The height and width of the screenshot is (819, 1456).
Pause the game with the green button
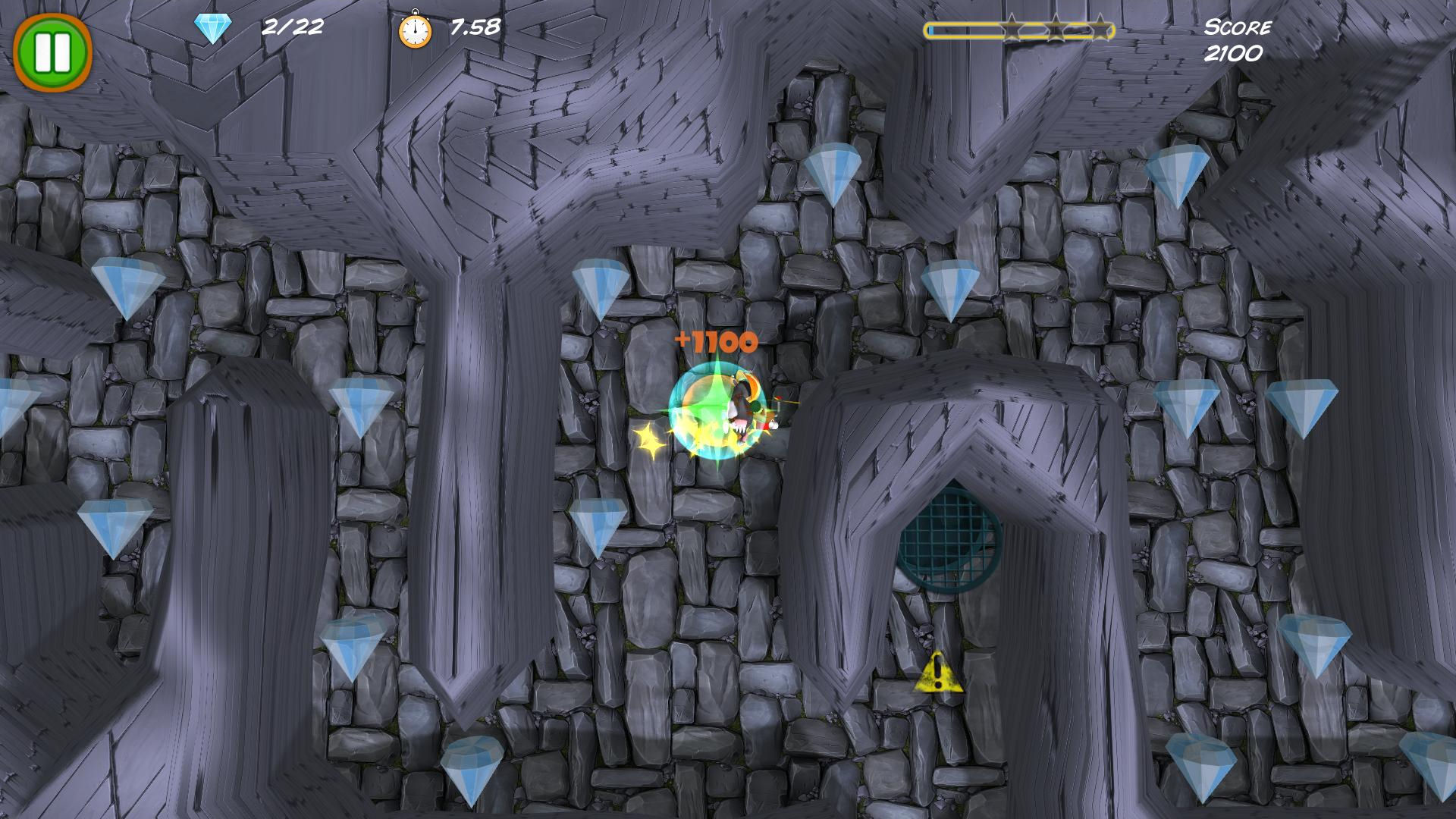[52, 51]
